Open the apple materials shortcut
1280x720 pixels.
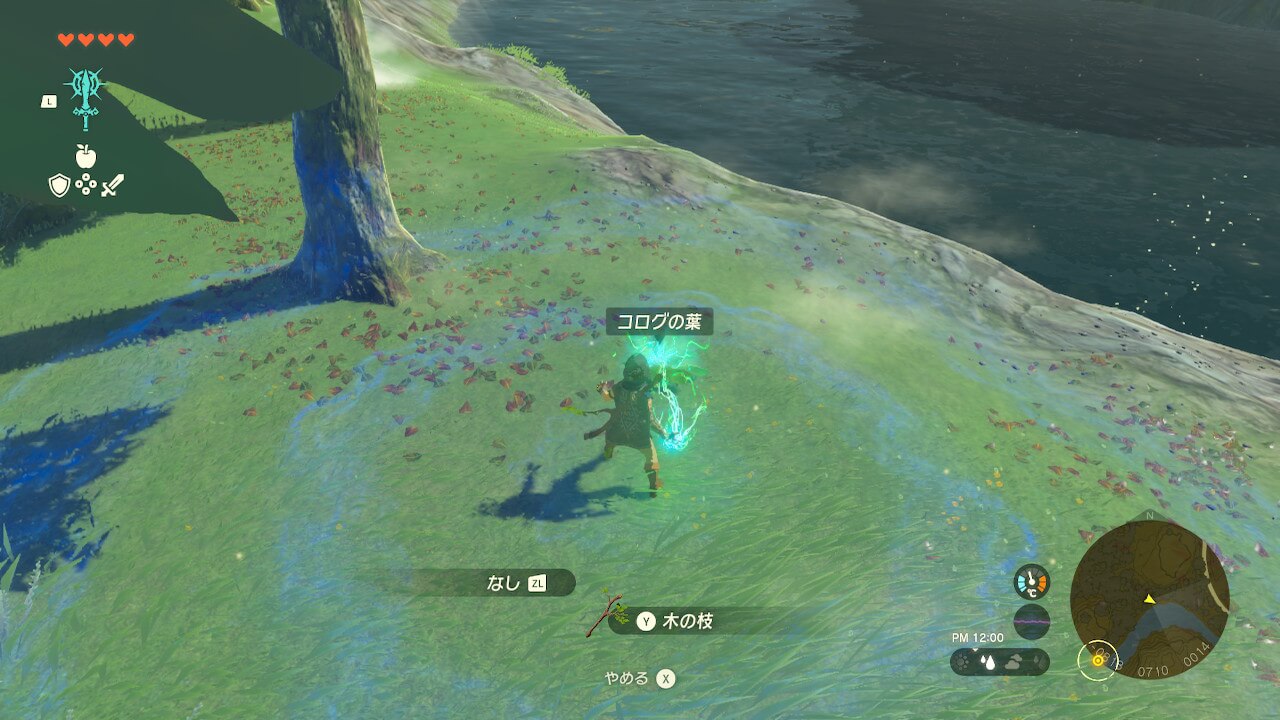pyautogui.click(x=85, y=155)
